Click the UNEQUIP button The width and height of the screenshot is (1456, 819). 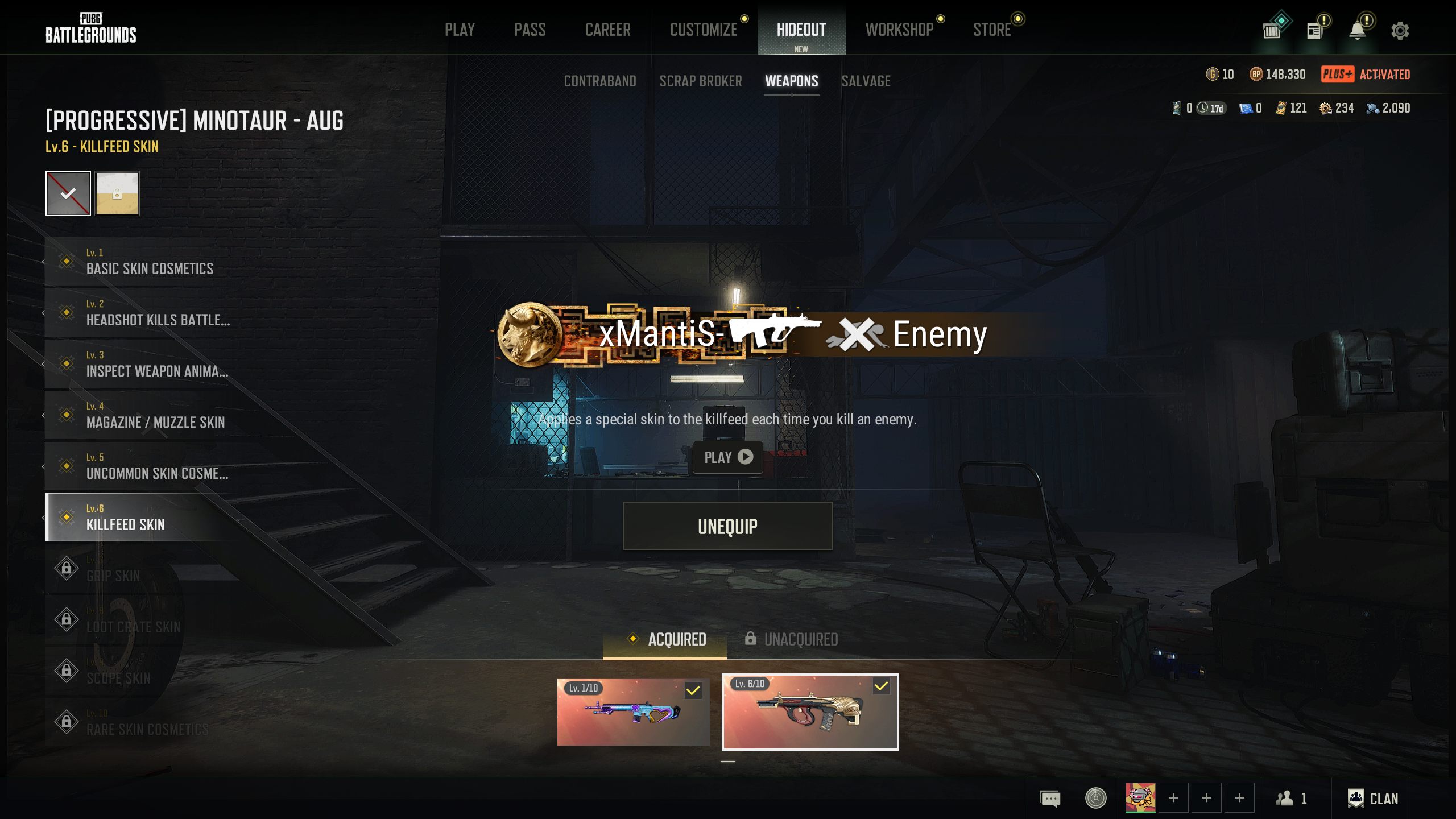727,526
